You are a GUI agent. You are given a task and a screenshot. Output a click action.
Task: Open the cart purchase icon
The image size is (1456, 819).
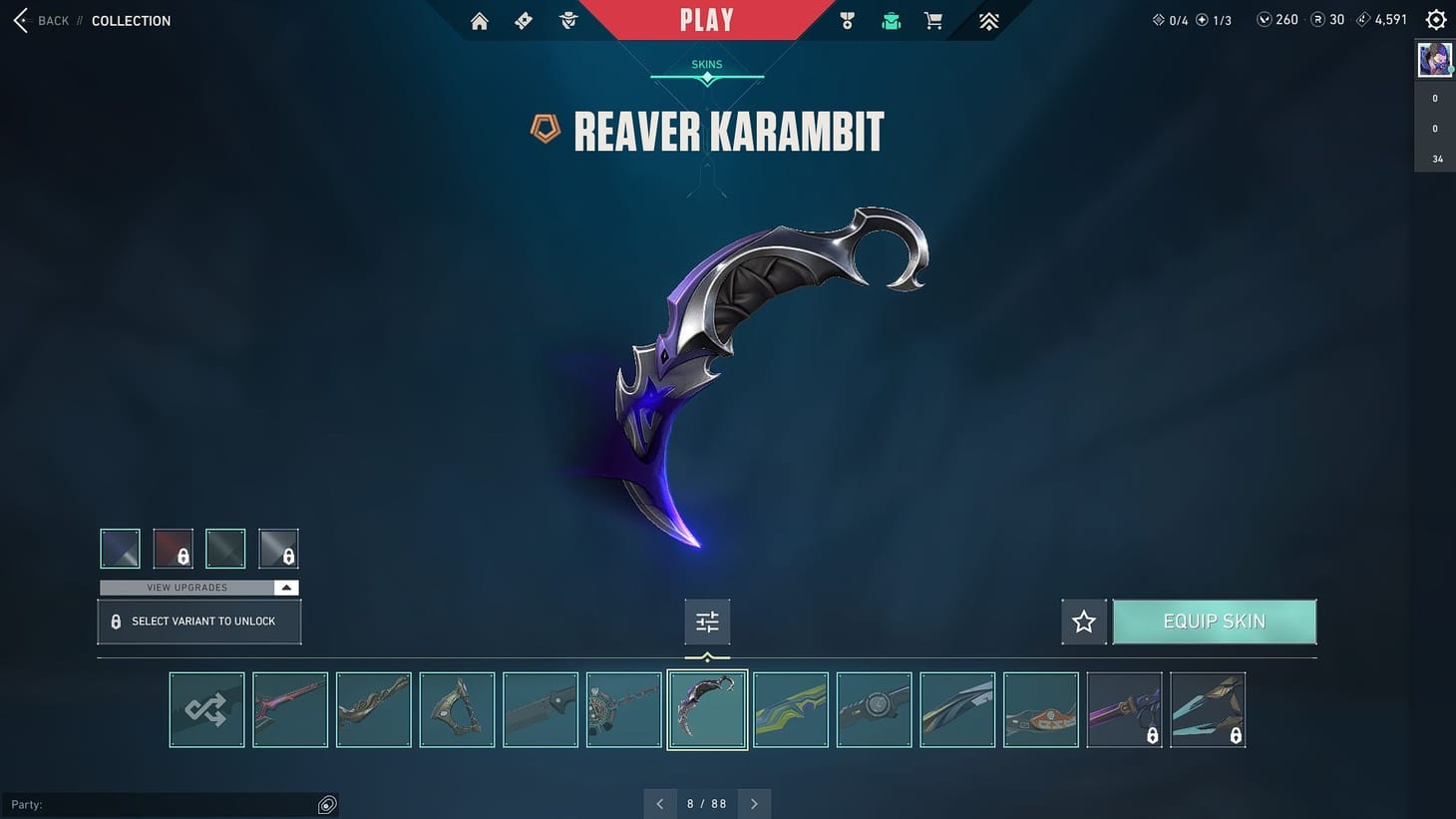[932, 20]
